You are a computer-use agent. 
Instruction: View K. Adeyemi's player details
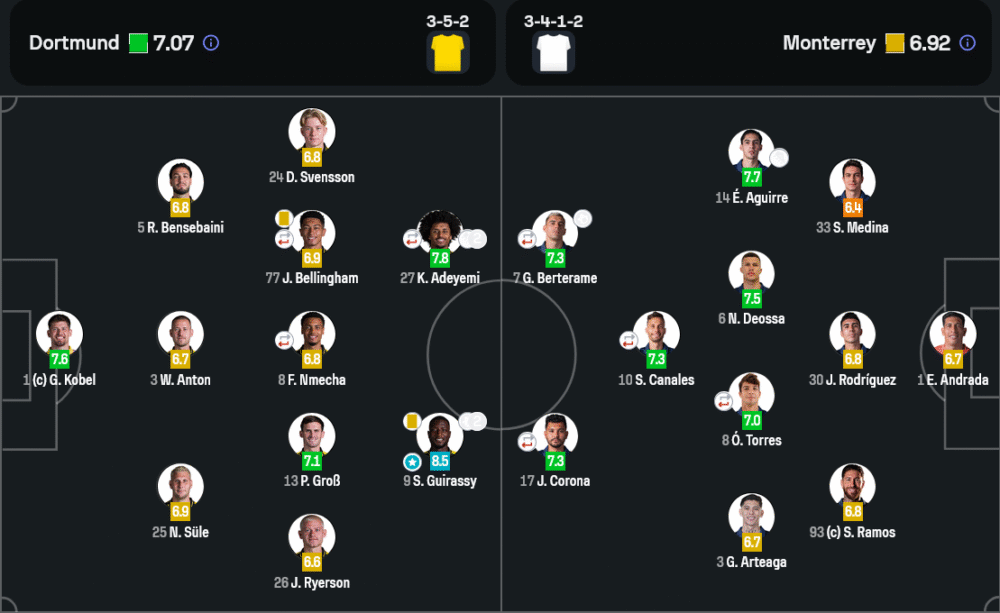[440, 233]
